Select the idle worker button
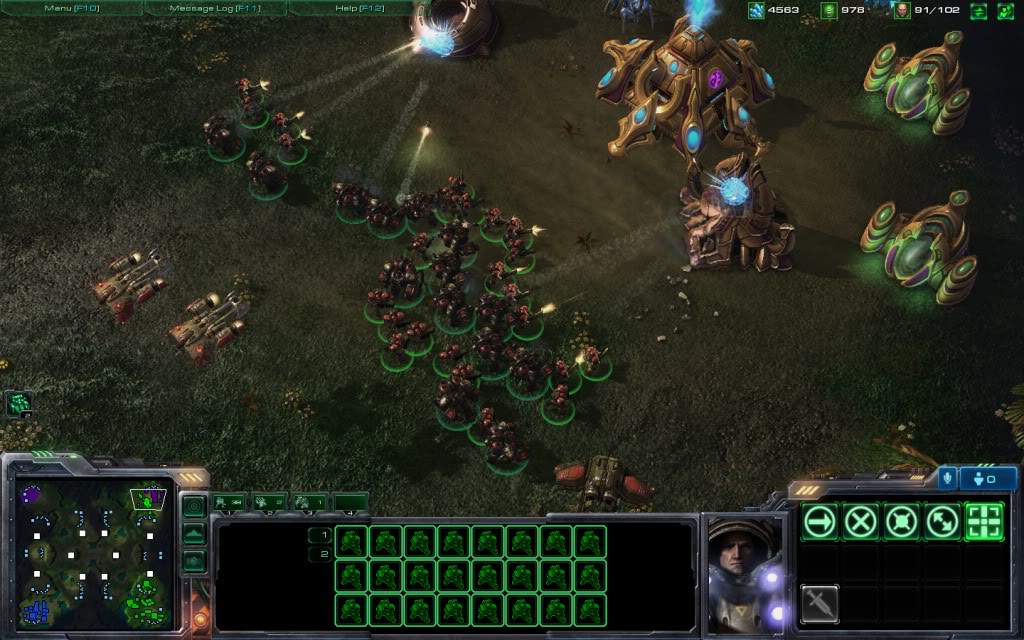Screen dimensions: 1024x640 (x=19, y=404)
